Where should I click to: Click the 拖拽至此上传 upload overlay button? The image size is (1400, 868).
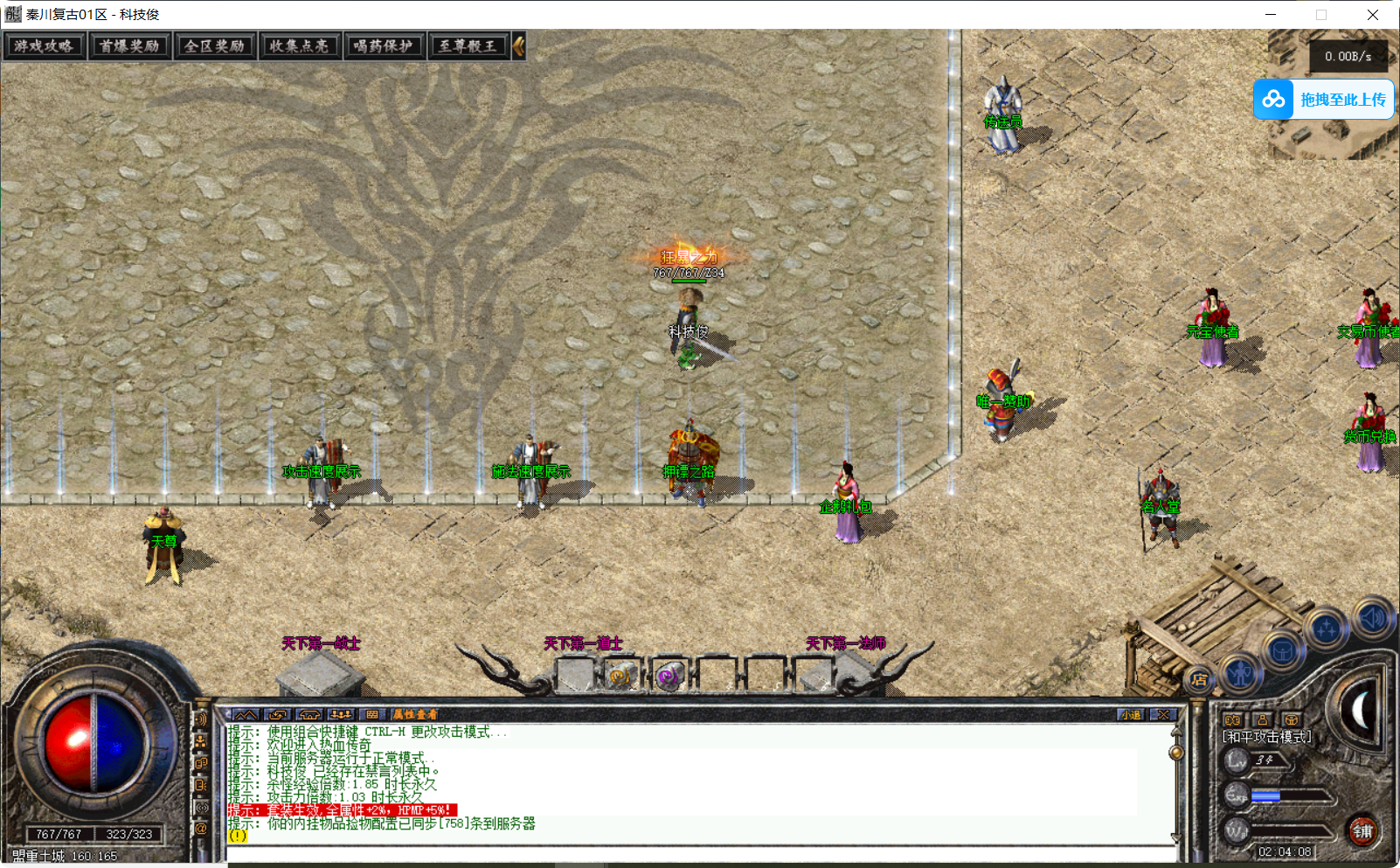(x=1323, y=100)
